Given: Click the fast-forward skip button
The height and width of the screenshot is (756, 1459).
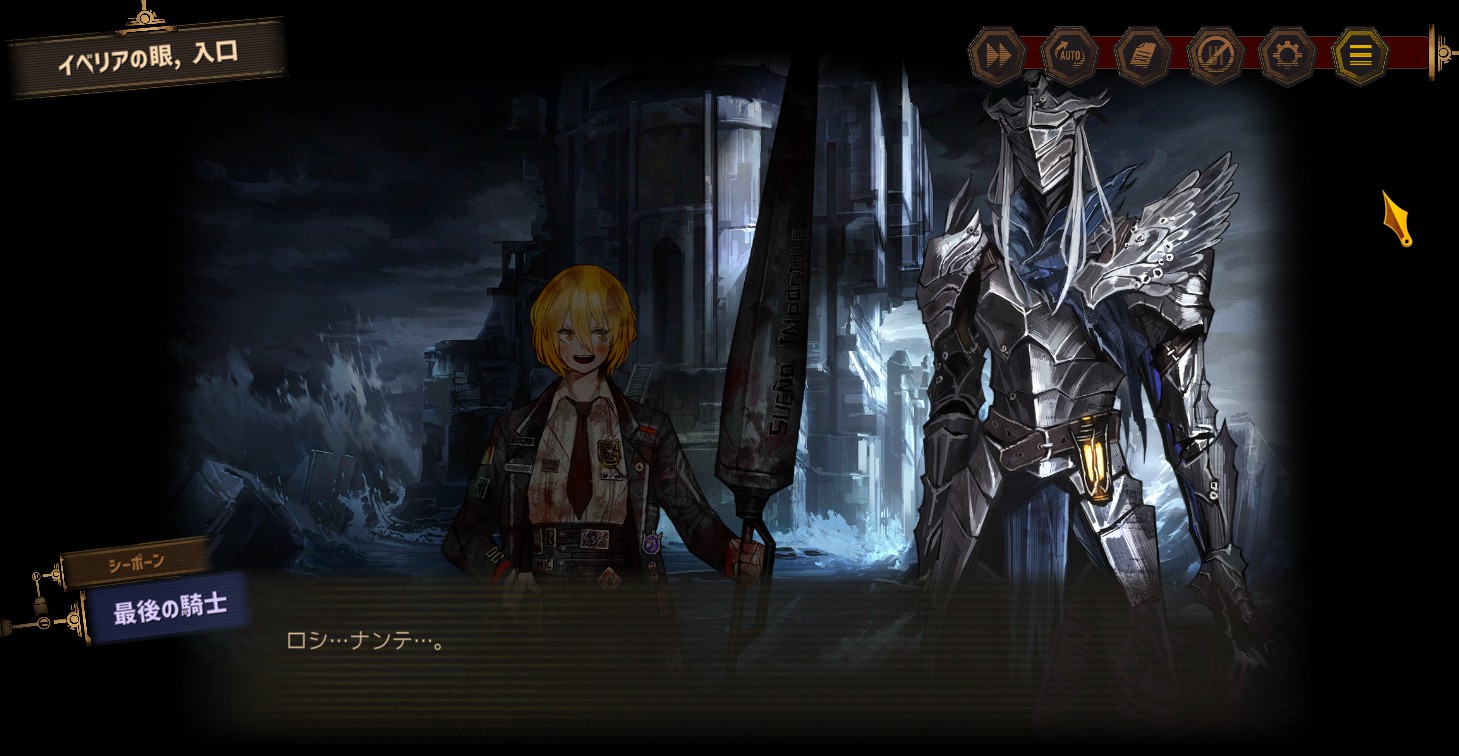Looking at the screenshot, I should pyautogui.click(x=997, y=55).
